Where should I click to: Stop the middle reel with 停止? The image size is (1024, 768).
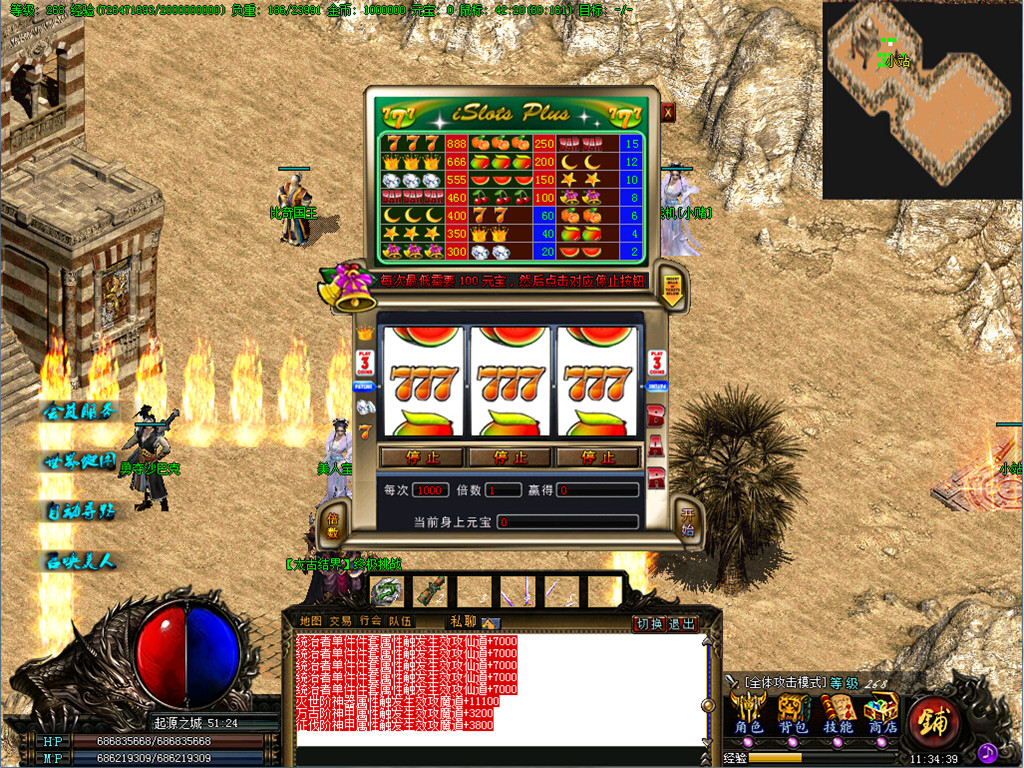[510, 457]
